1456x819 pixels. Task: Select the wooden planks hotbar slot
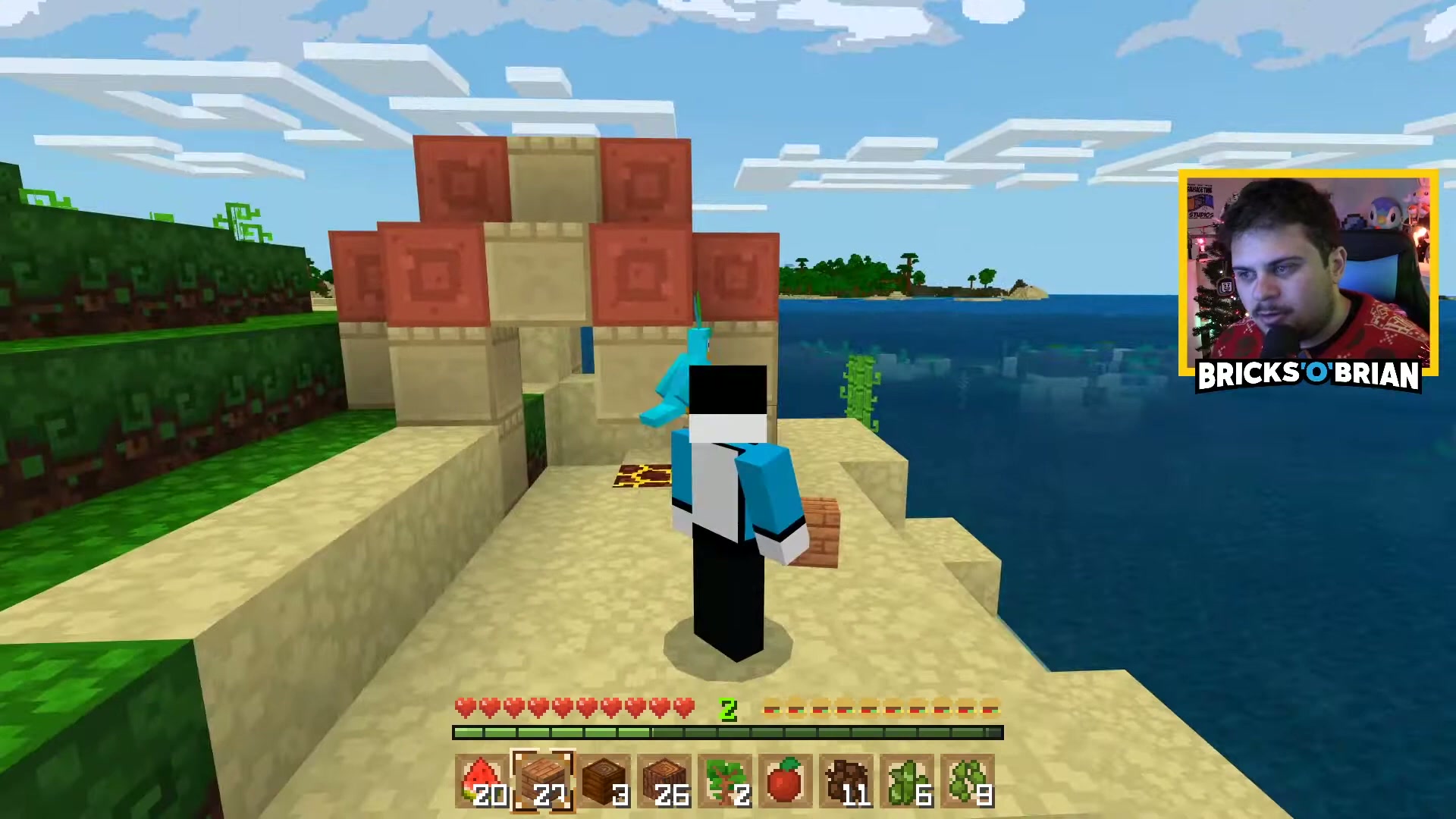click(544, 781)
